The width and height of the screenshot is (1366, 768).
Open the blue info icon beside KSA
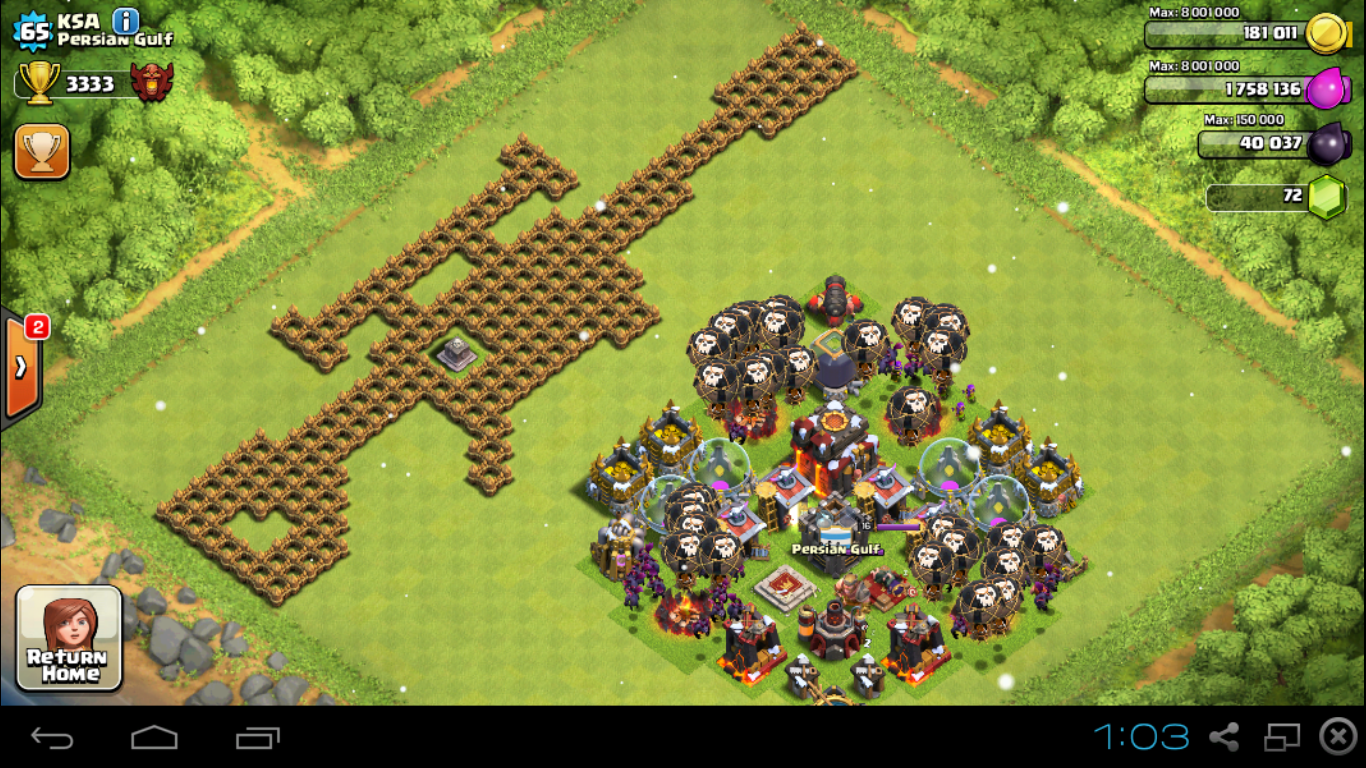click(x=126, y=20)
